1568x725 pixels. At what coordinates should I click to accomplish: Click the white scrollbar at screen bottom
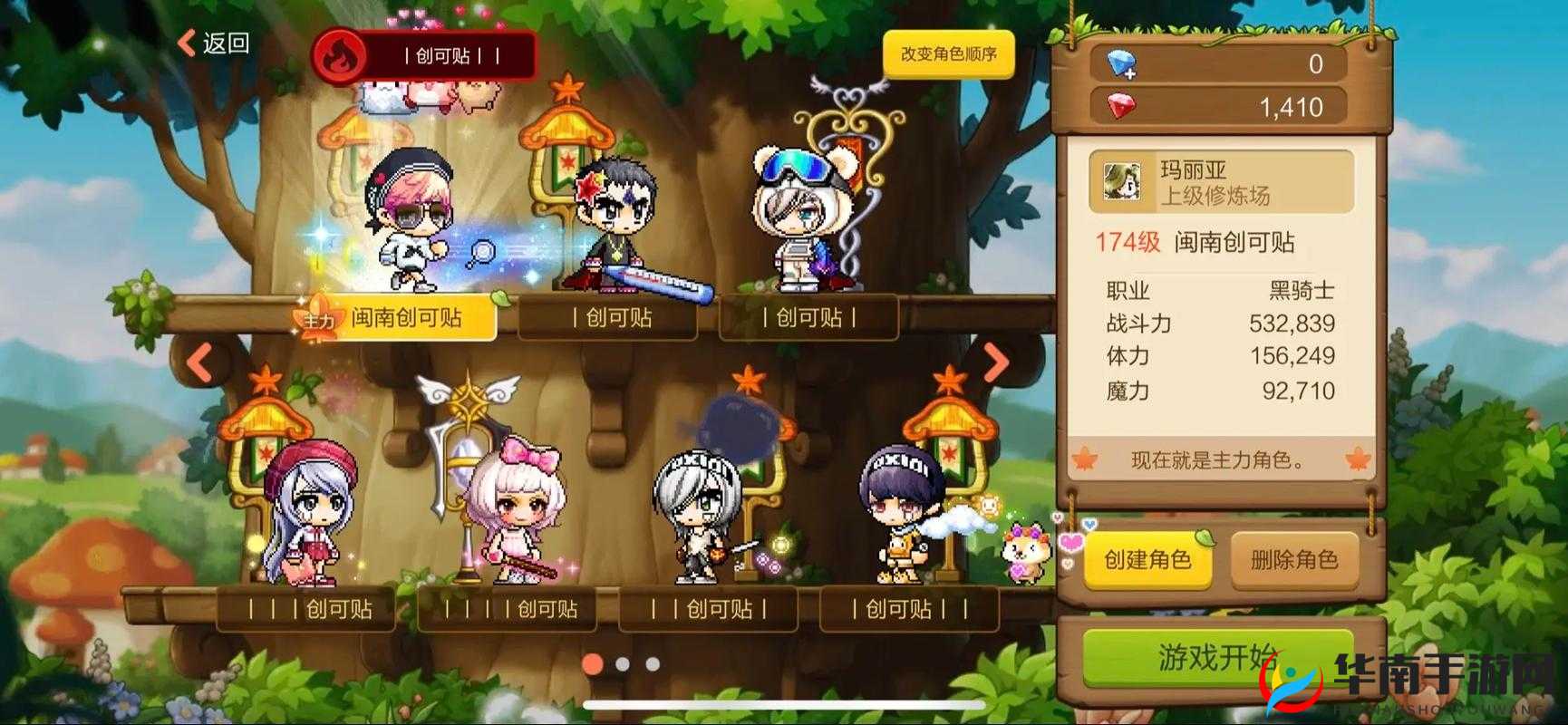pyautogui.click(x=784, y=703)
